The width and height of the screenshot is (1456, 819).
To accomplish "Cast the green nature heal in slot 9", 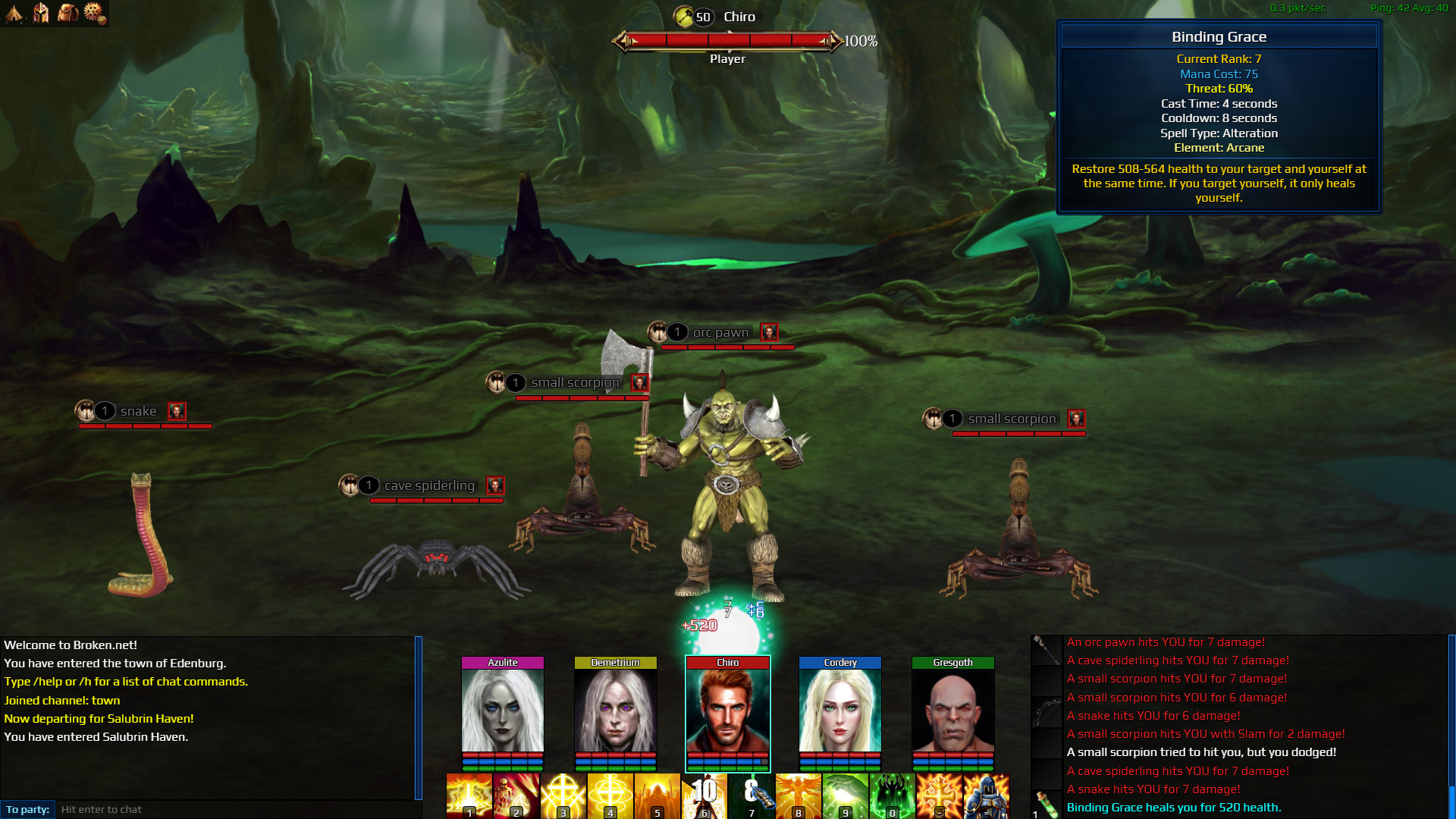I will coord(845,795).
